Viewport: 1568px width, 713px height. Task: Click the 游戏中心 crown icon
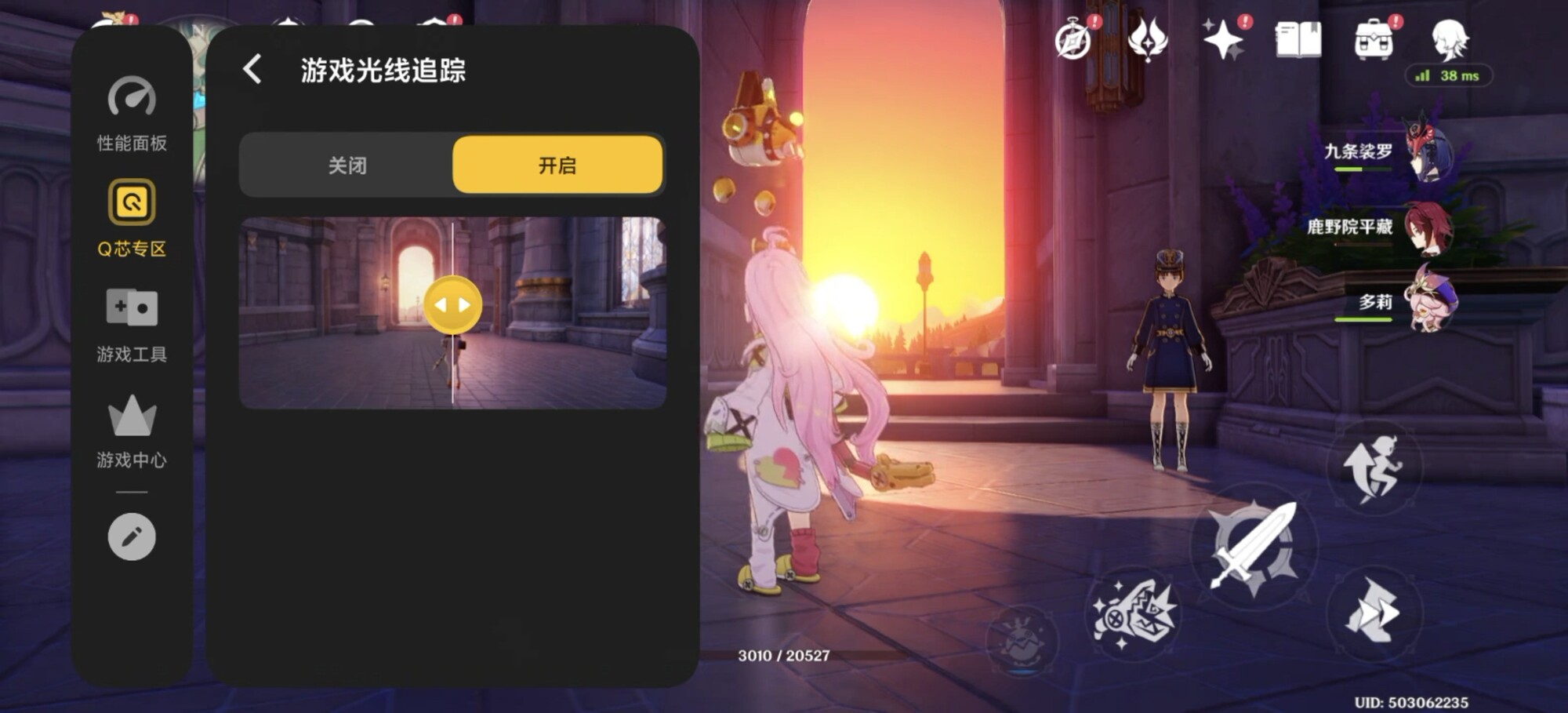(130, 417)
